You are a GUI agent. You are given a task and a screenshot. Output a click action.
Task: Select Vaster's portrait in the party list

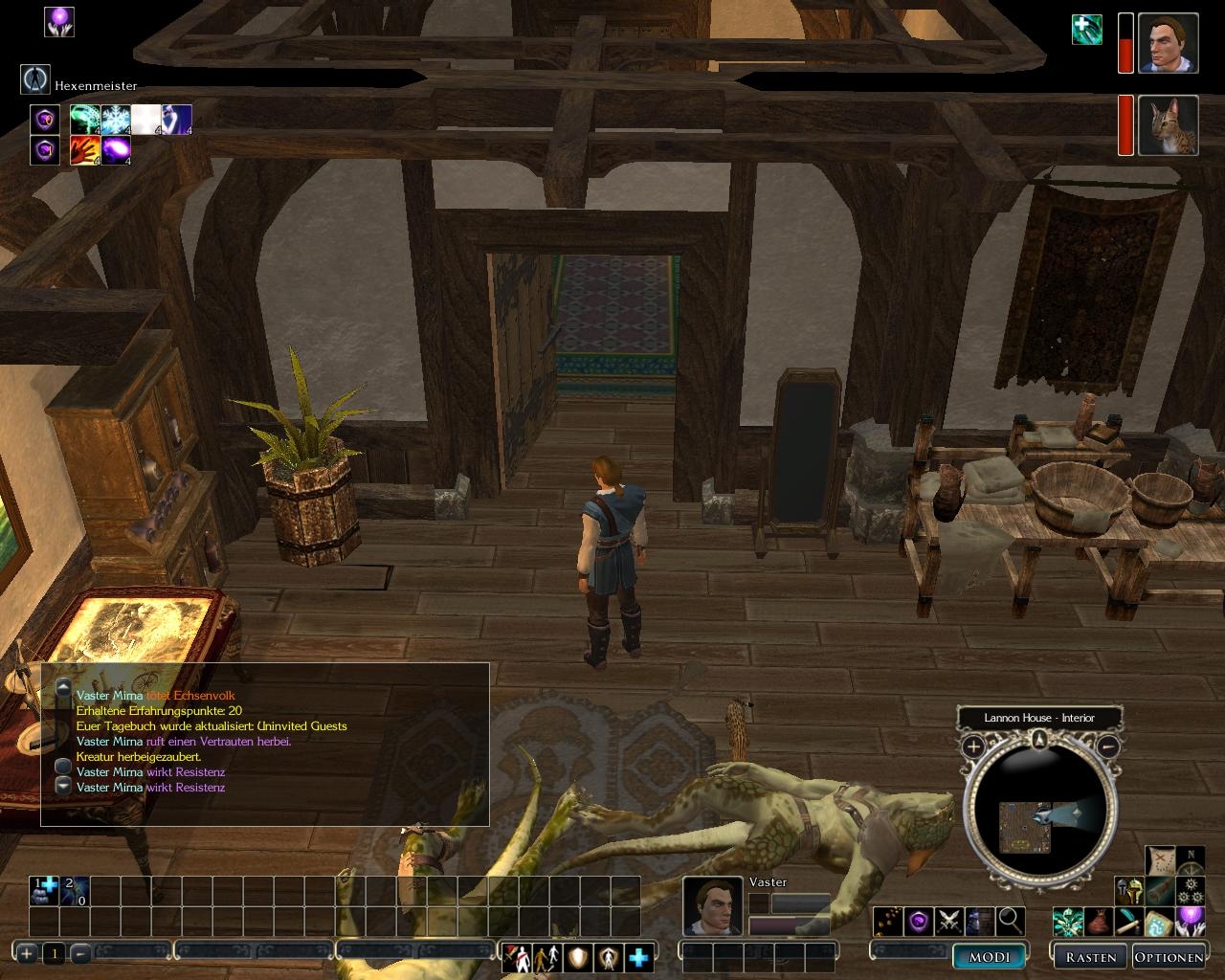(x=1169, y=43)
